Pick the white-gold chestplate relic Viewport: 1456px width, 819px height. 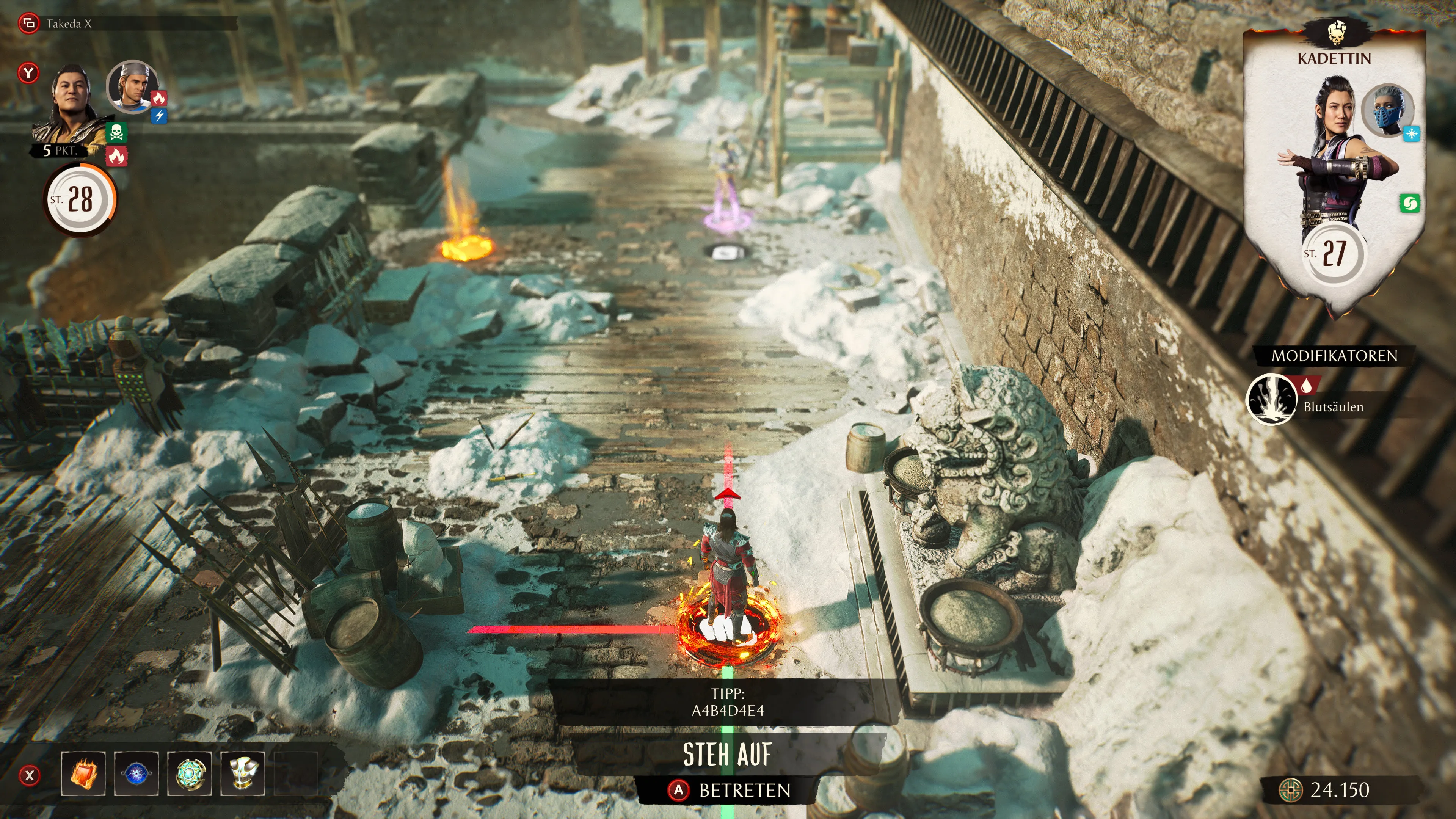[243, 773]
